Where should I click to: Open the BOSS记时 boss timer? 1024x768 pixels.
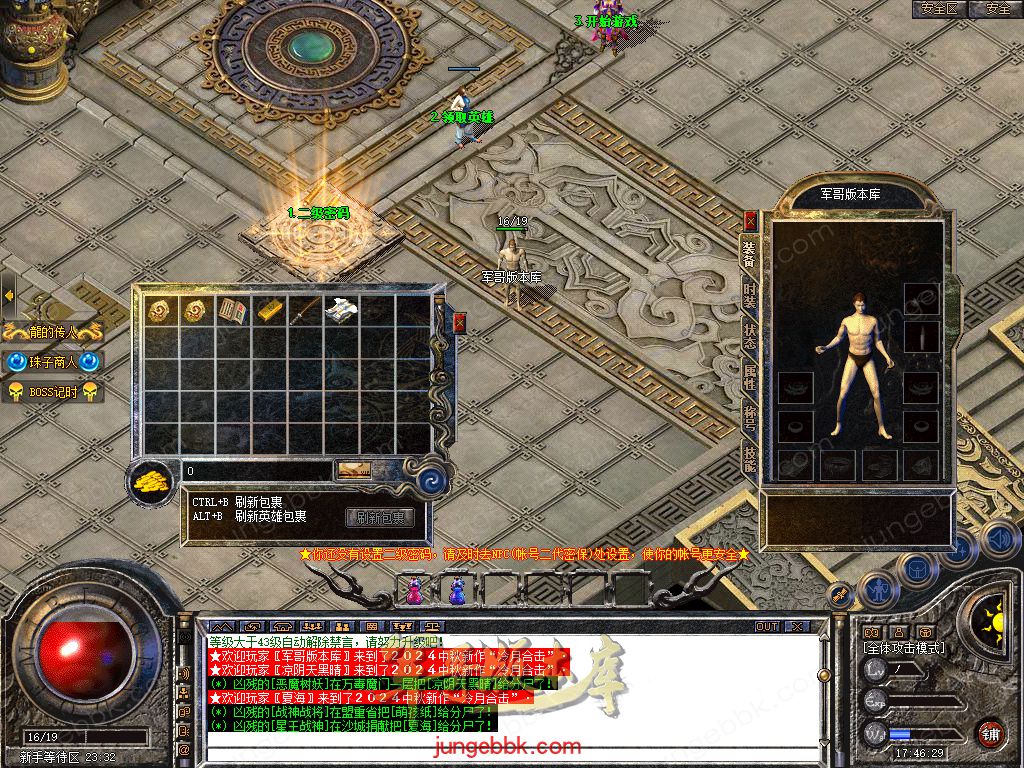(x=53, y=392)
